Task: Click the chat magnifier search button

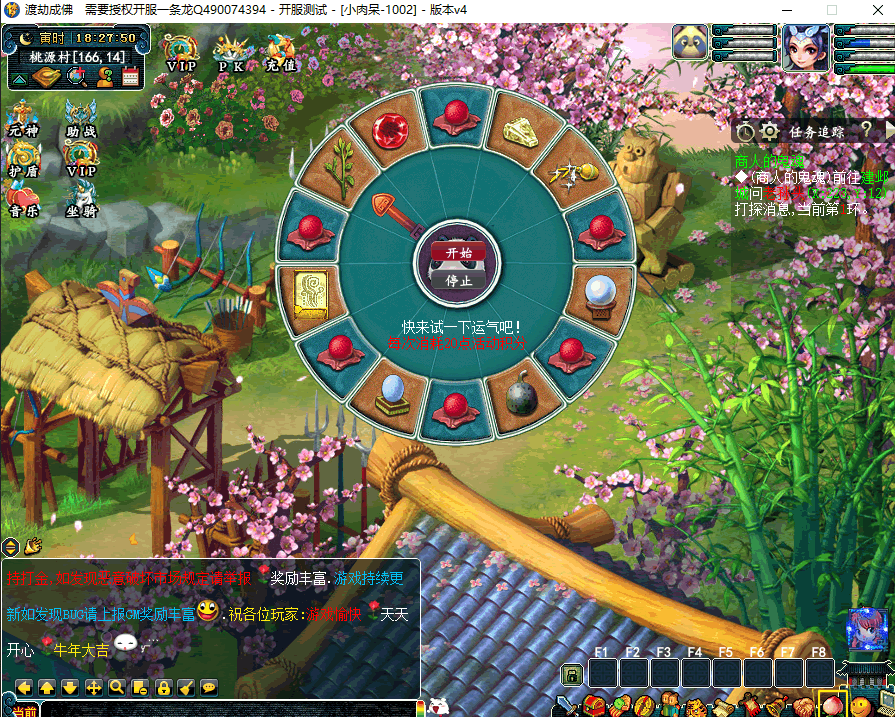Action: point(116,687)
